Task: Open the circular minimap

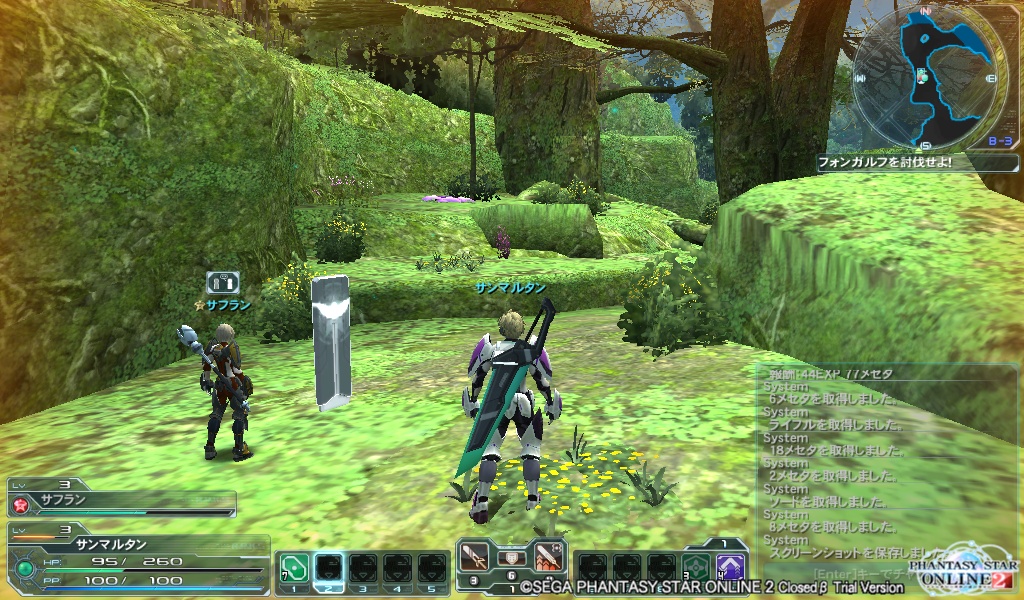Action: (928, 75)
